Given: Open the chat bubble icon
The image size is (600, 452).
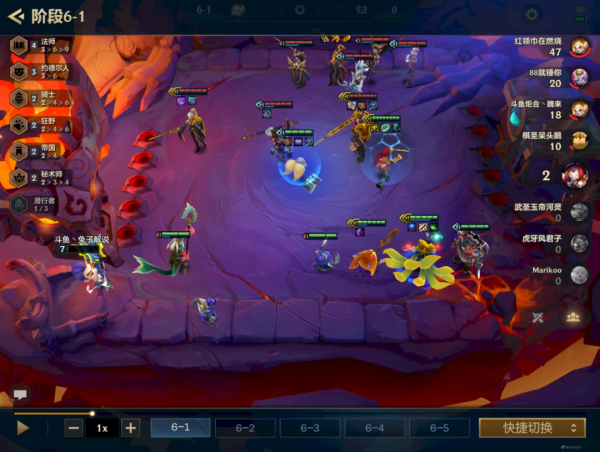Looking at the screenshot, I should point(20,395).
